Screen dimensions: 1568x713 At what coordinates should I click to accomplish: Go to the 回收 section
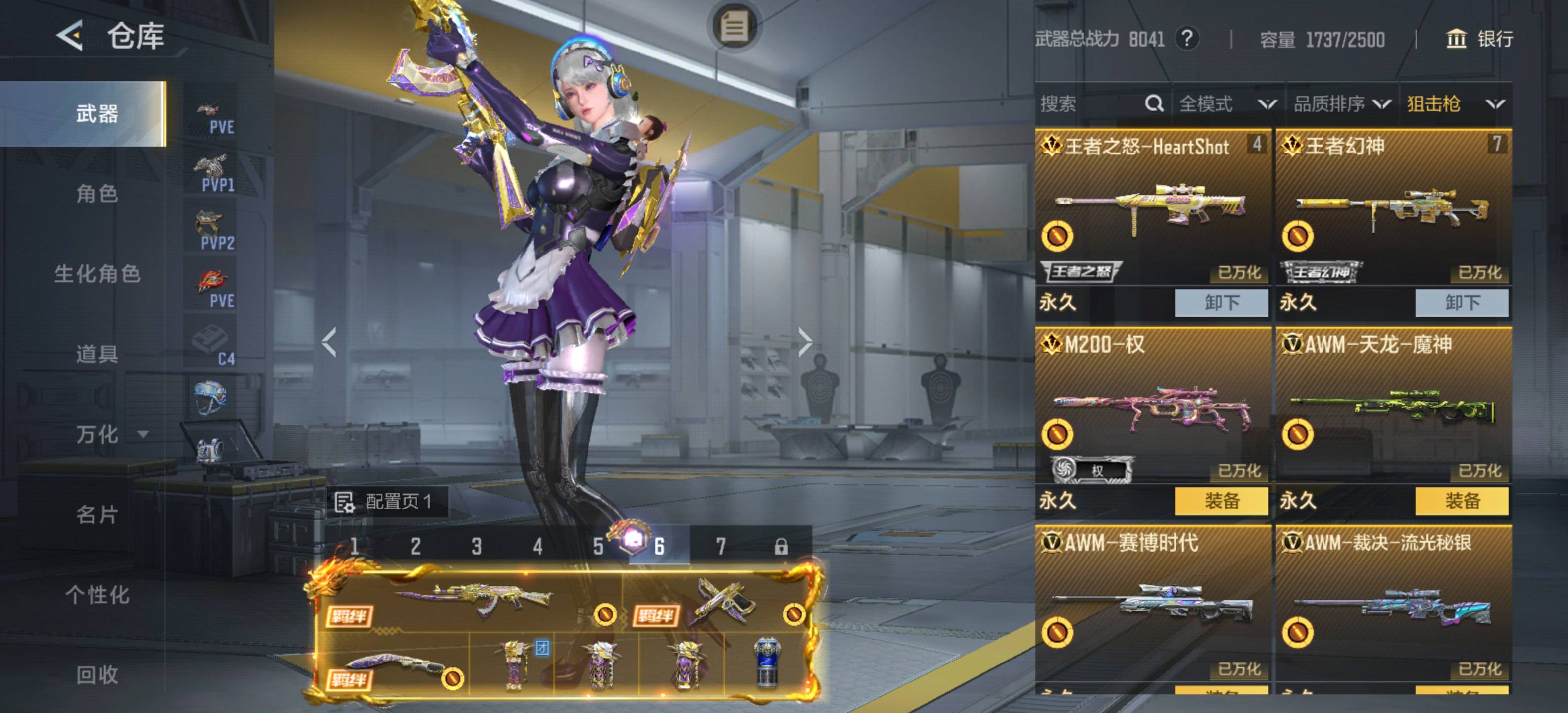pos(97,674)
